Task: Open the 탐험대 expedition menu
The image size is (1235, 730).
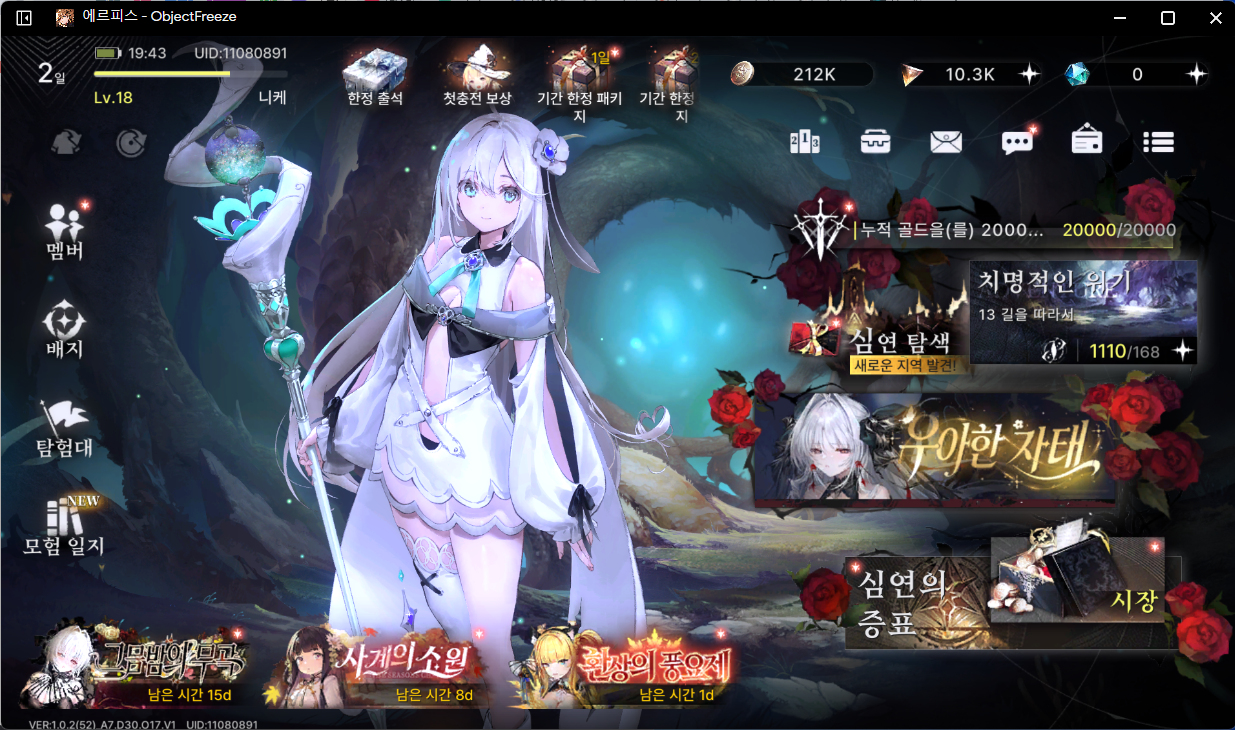Action: (64, 428)
